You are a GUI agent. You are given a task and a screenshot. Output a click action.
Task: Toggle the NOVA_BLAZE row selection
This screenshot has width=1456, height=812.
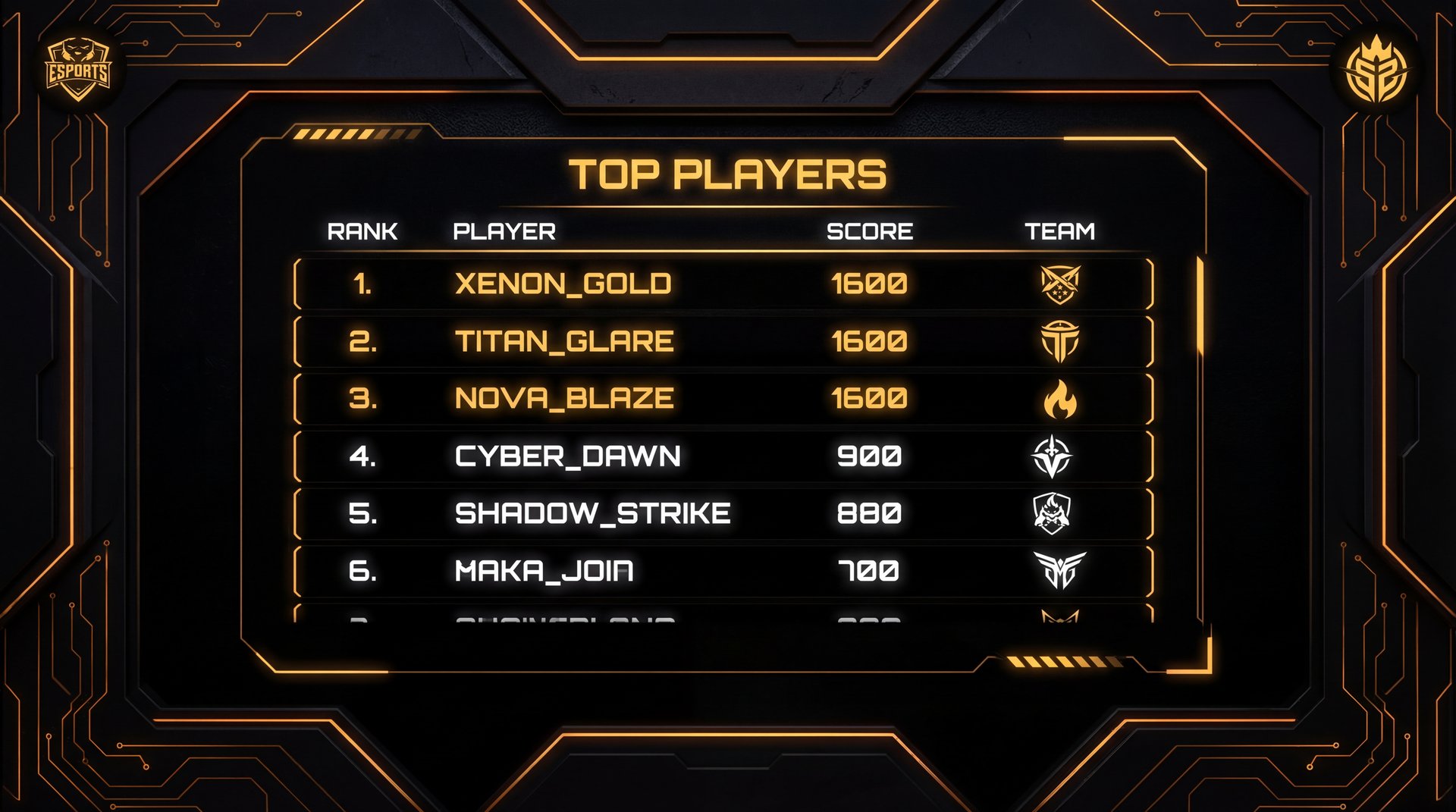tap(720, 397)
